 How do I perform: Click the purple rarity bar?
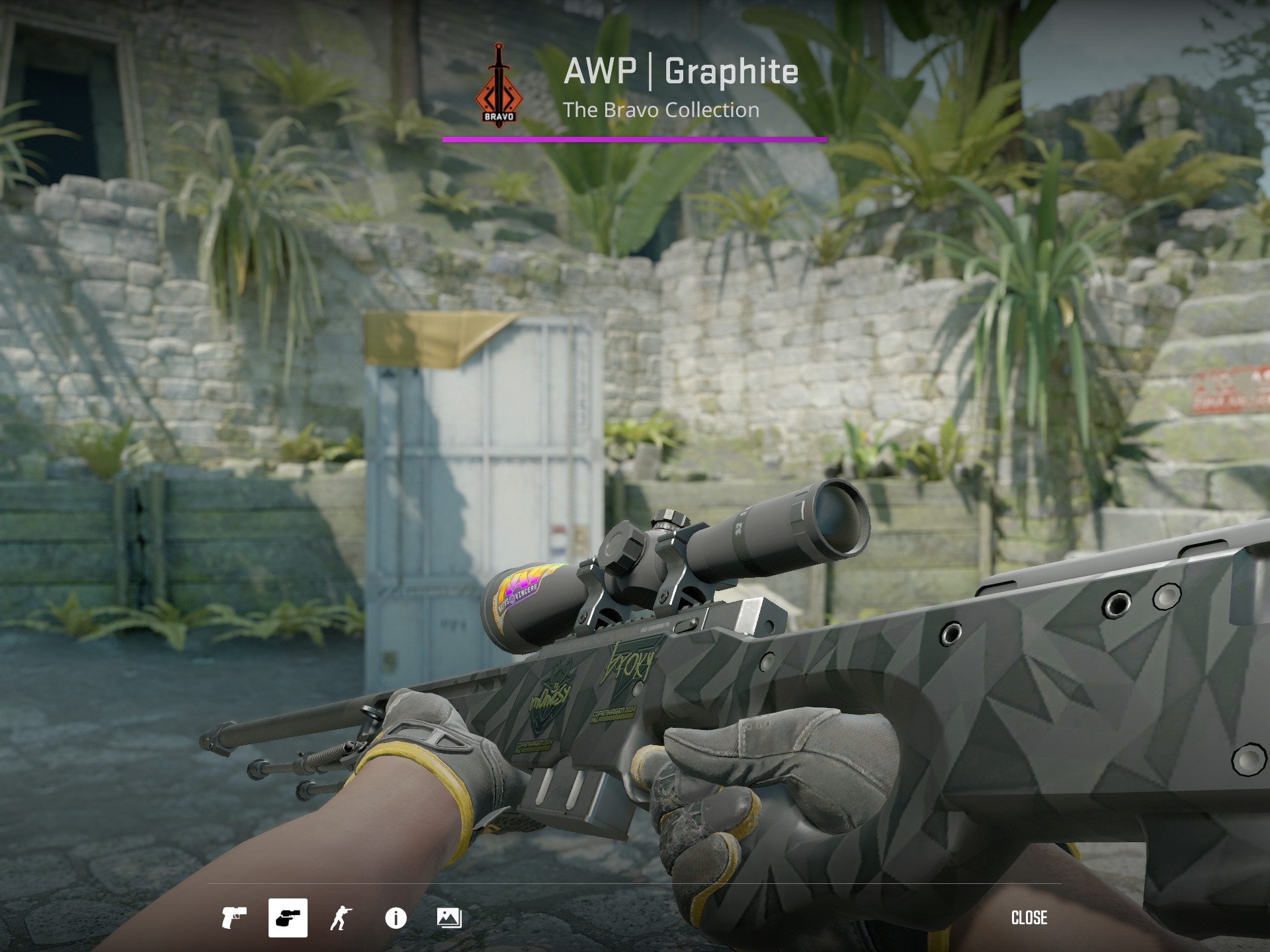tap(635, 139)
